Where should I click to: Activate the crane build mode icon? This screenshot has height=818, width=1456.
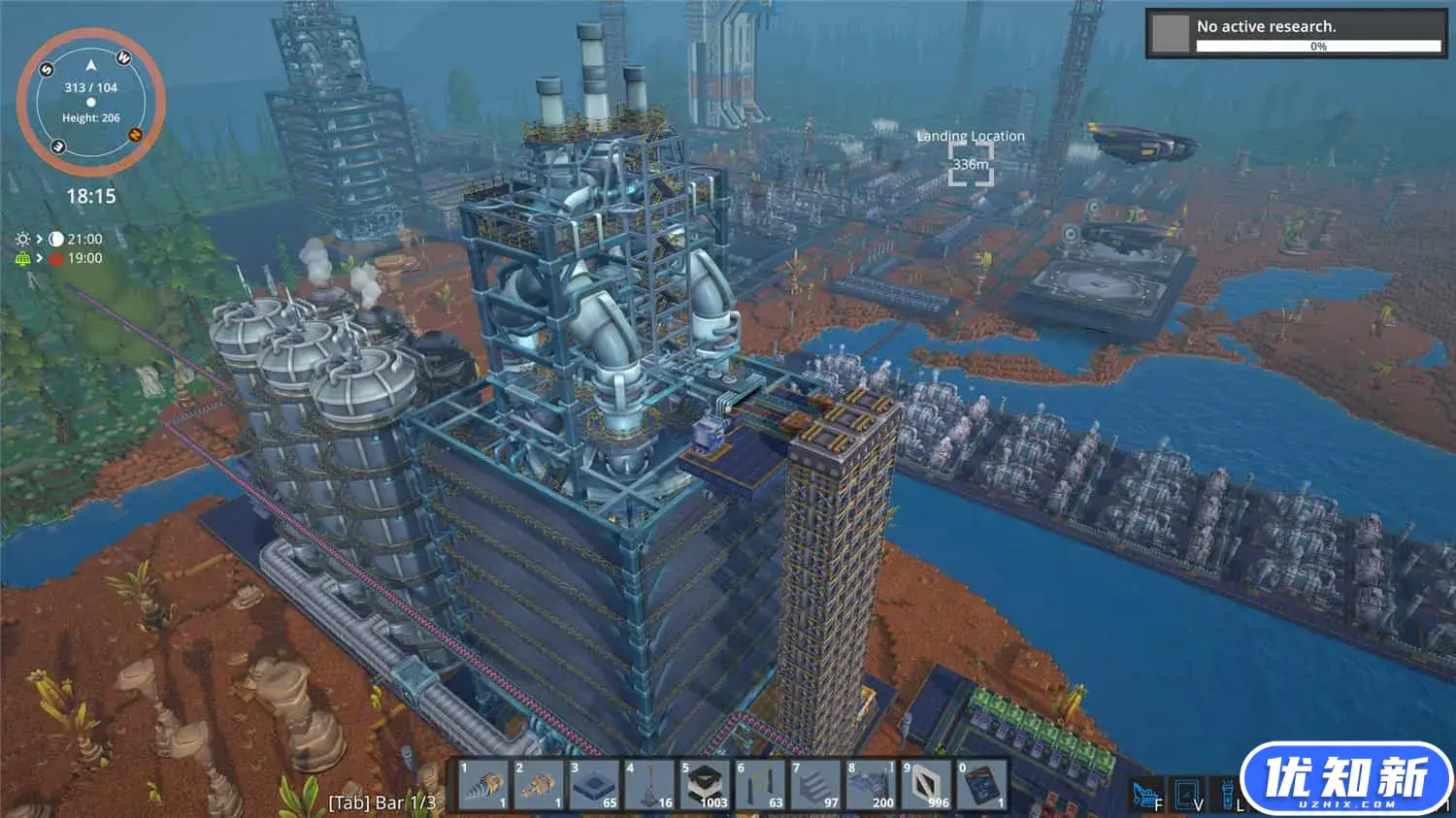click(x=1146, y=796)
